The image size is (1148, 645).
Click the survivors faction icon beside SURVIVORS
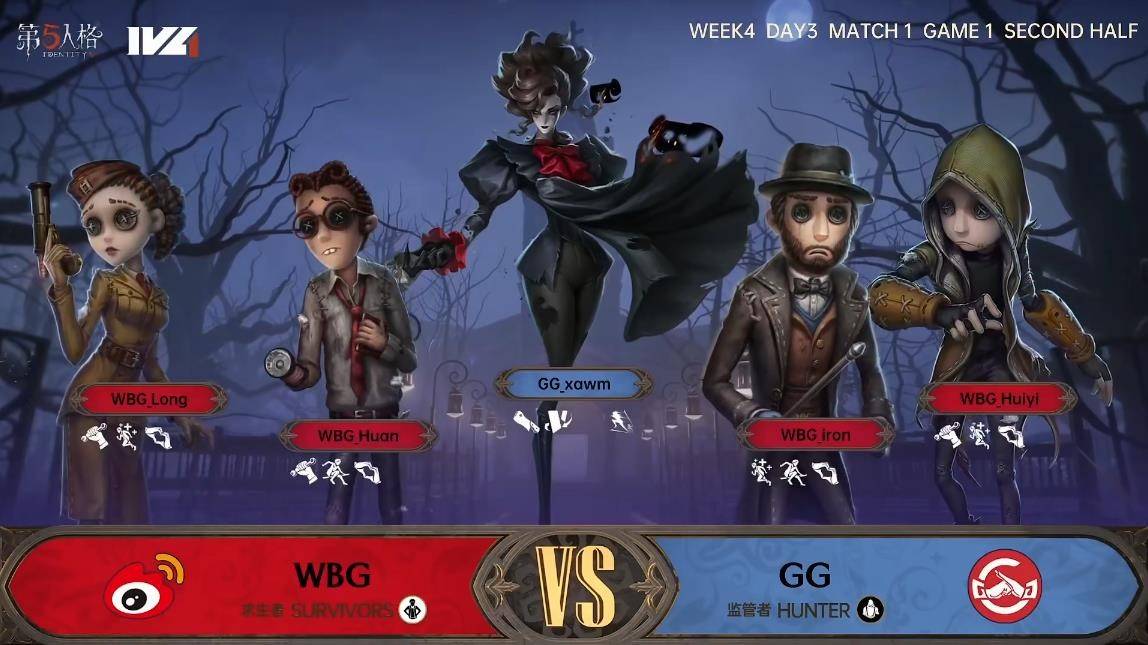tap(412, 609)
